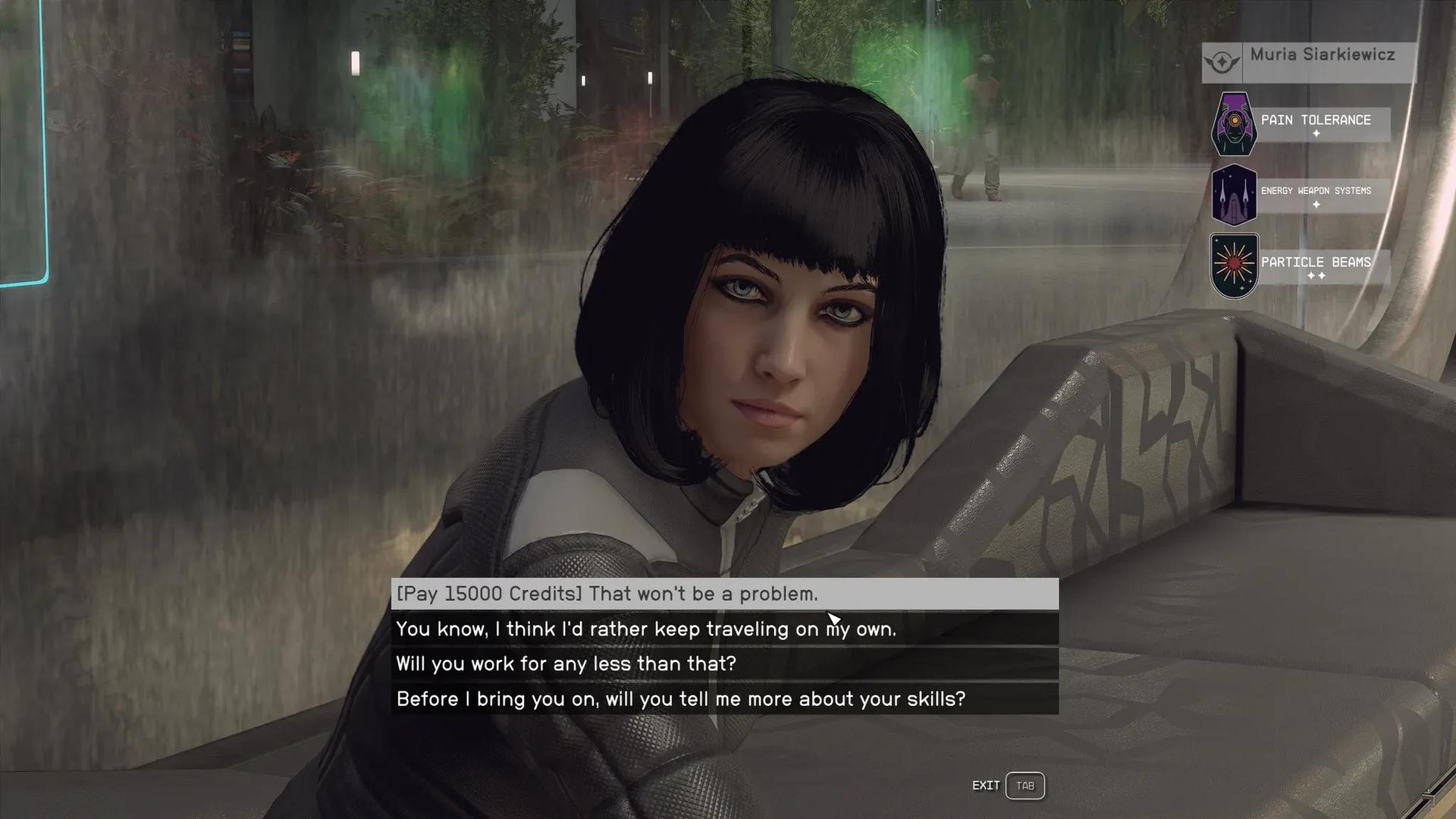Viewport: 1456px width, 819px height.
Task: Ask if she will work for less
Action: (724, 664)
